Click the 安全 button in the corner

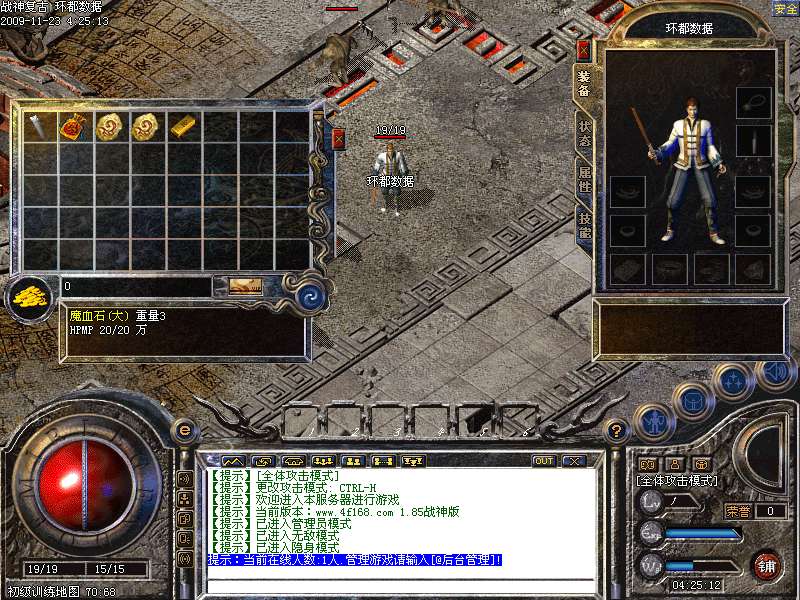coord(785,9)
